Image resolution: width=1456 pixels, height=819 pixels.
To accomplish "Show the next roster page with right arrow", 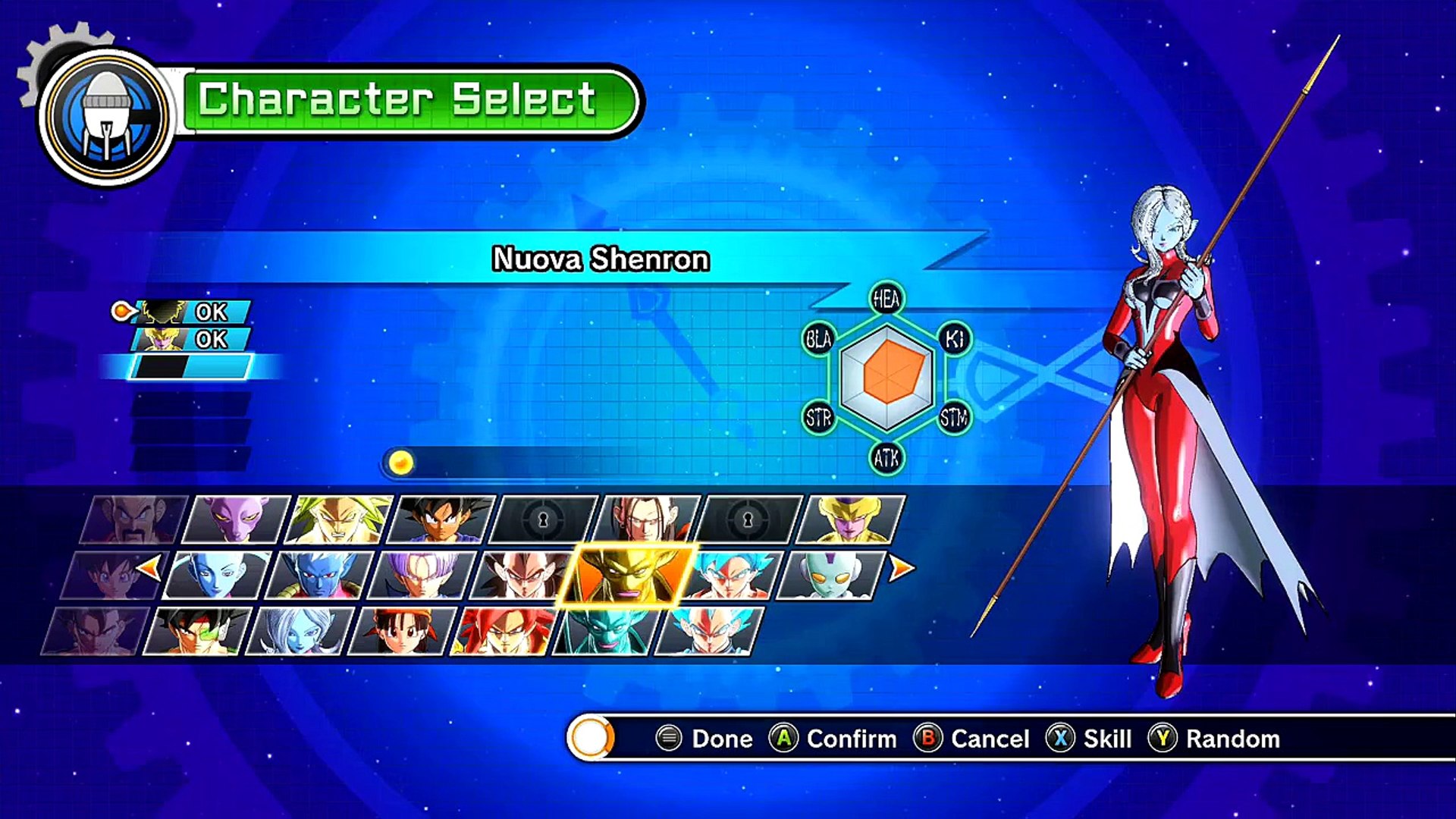I will click(x=901, y=568).
